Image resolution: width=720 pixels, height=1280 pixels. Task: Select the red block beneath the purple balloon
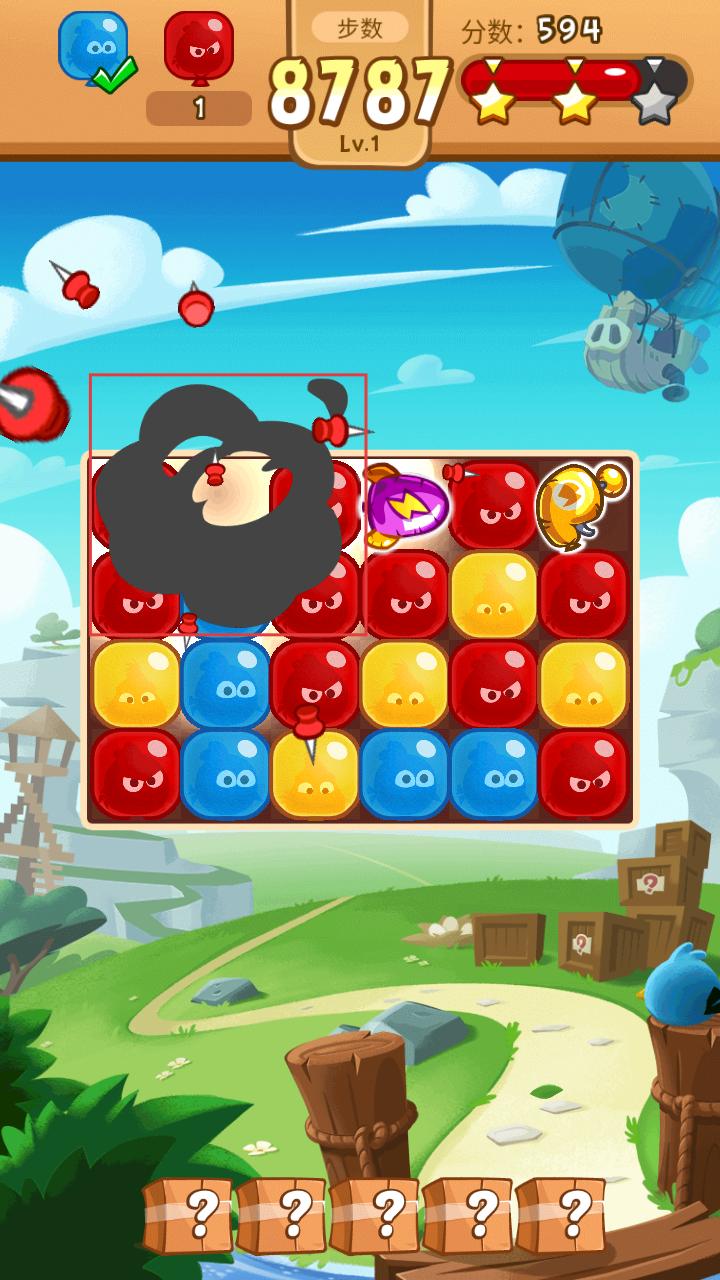point(405,595)
